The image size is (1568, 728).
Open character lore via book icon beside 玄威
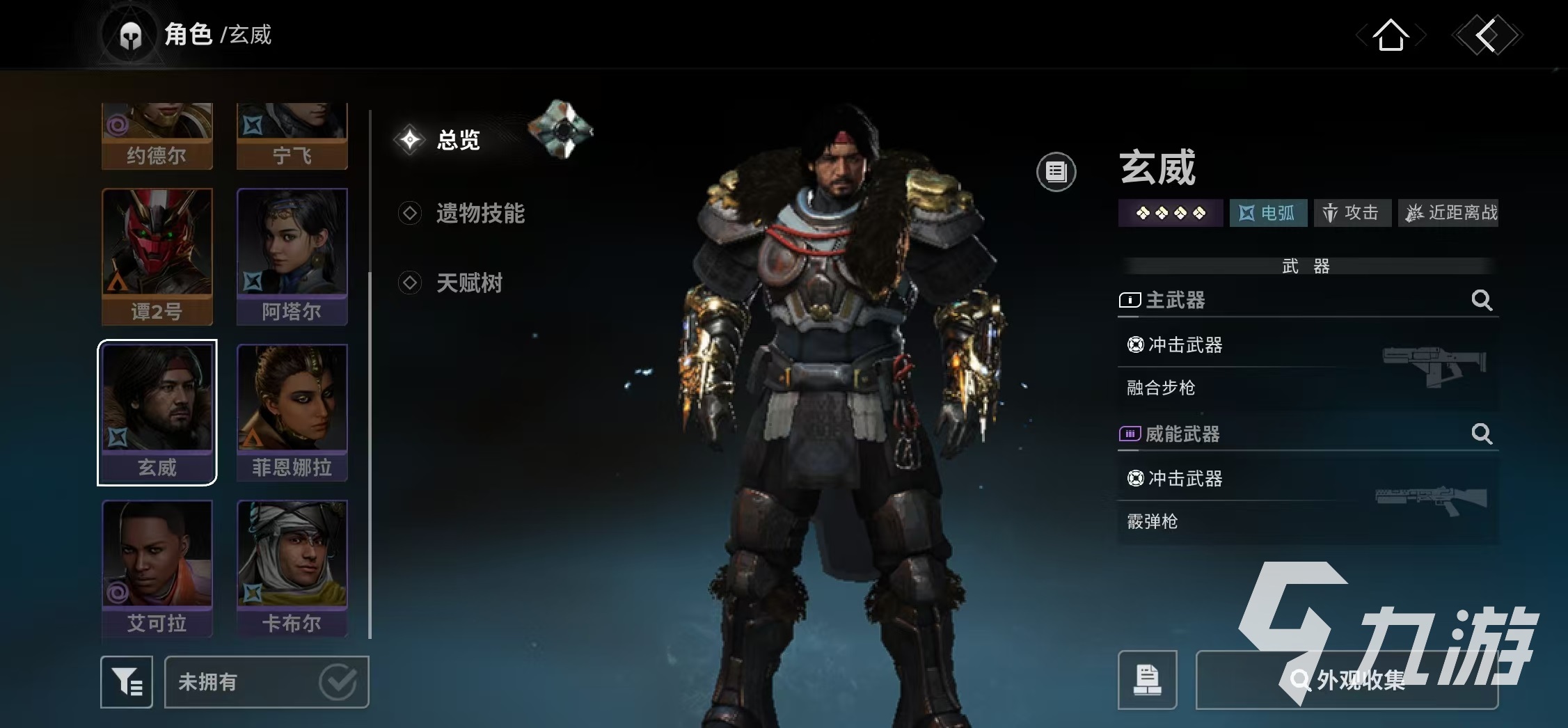pos(1056,171)
